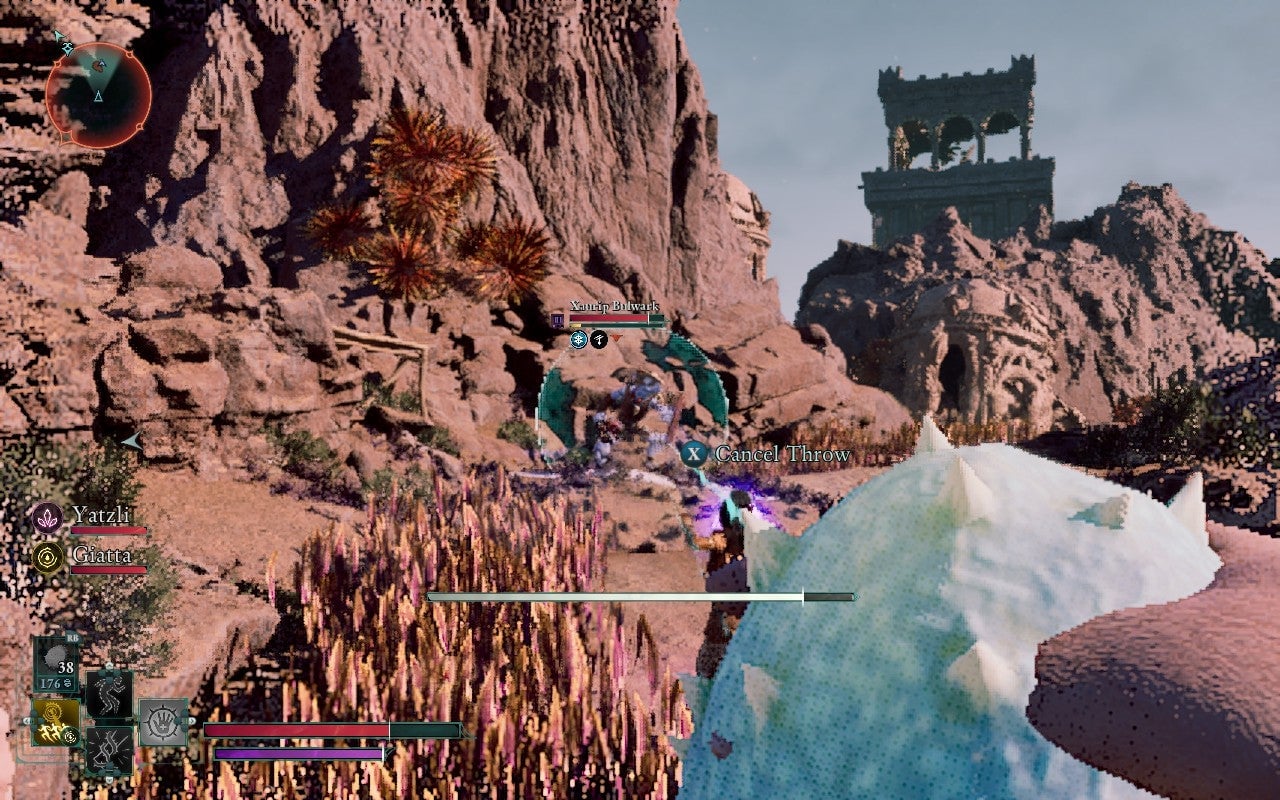The height and width of the screenshot is (800, 1280).
Task: Click the up chevron above the ability carousel
Action: click(x=109, y=665)
